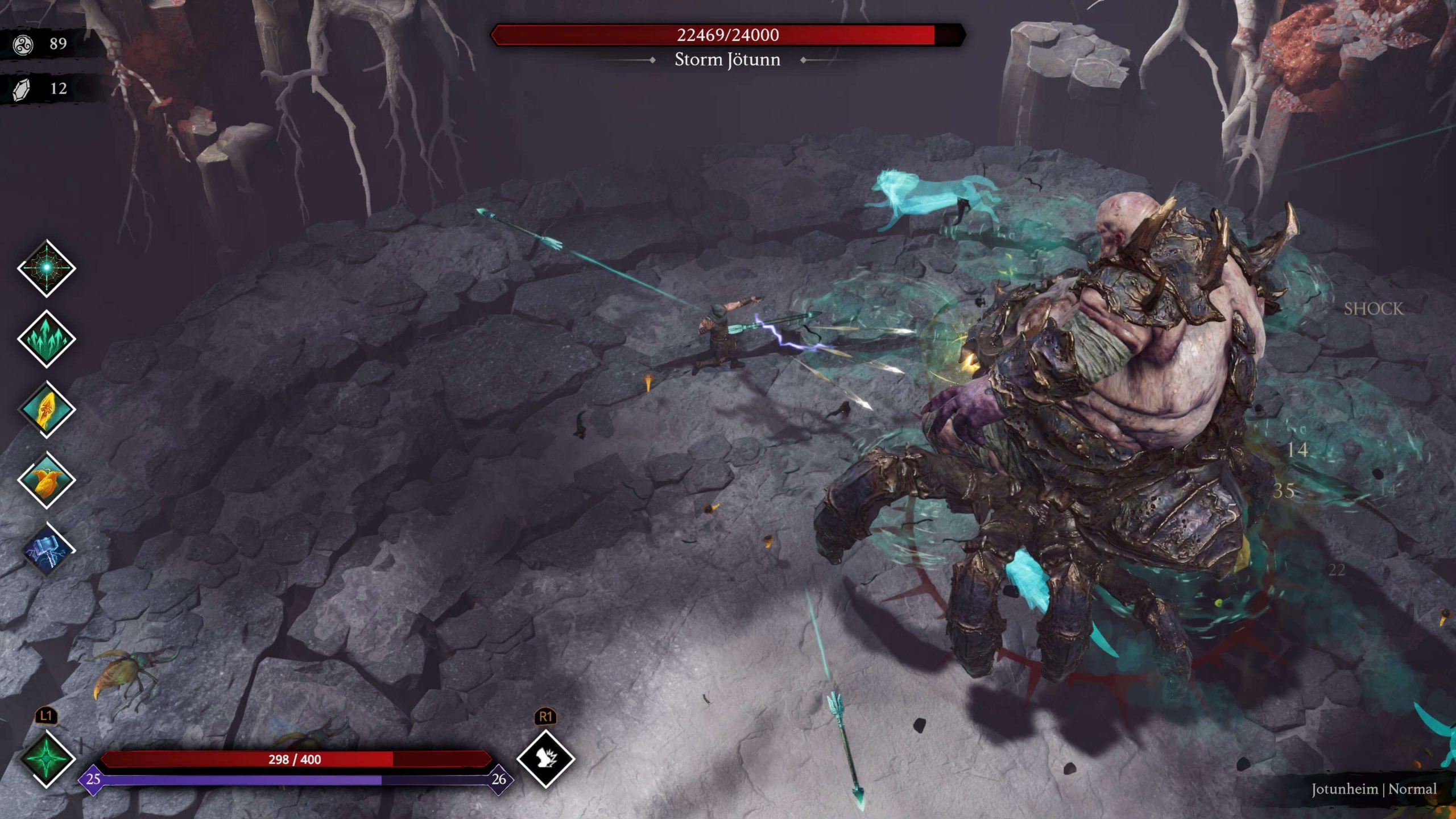The image size is (1456, 819).
Task: Select the blue lightning hammer blessing icon
Action: 48,551
